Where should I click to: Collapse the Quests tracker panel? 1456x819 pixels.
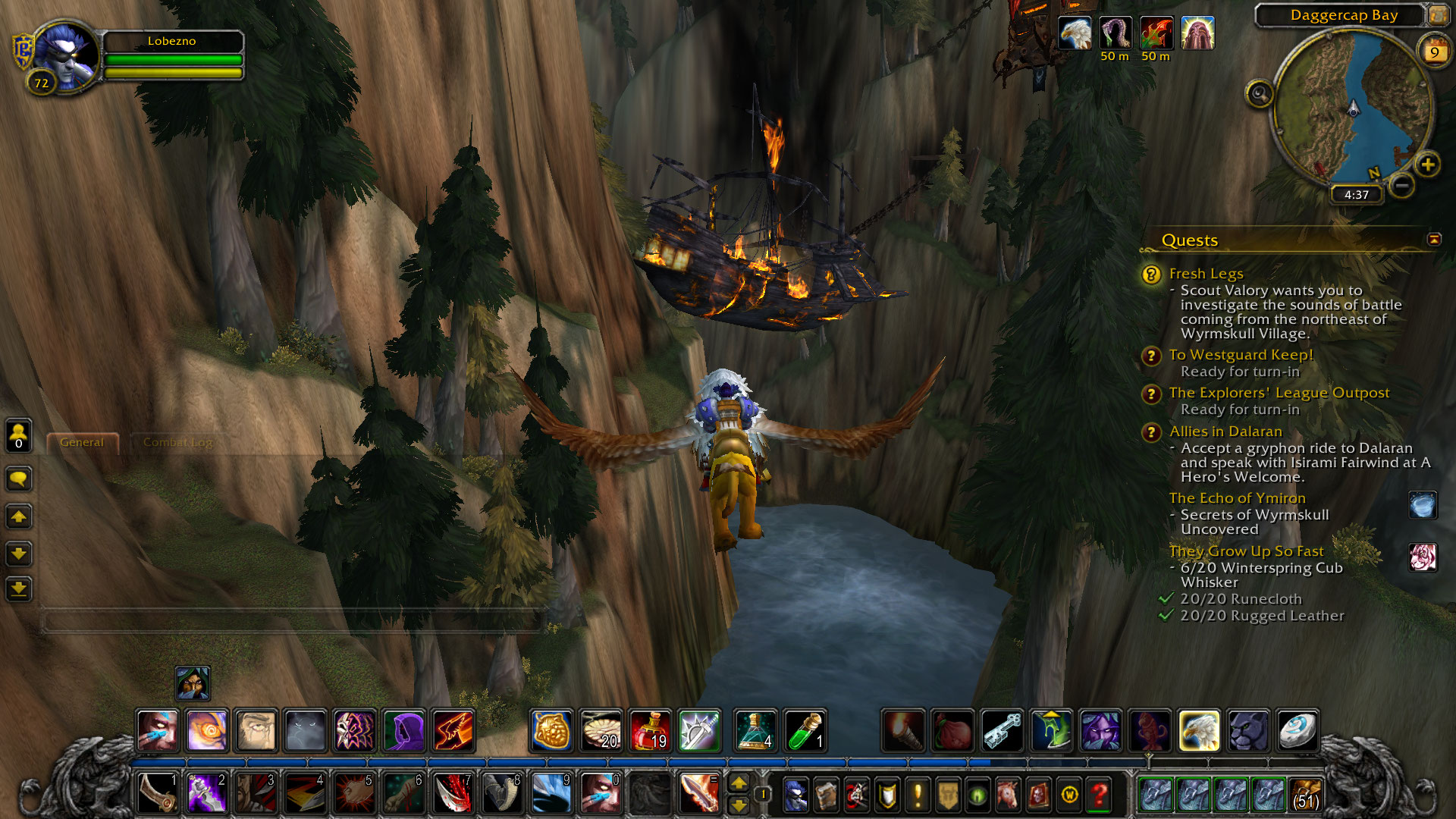coord(1434,240)
